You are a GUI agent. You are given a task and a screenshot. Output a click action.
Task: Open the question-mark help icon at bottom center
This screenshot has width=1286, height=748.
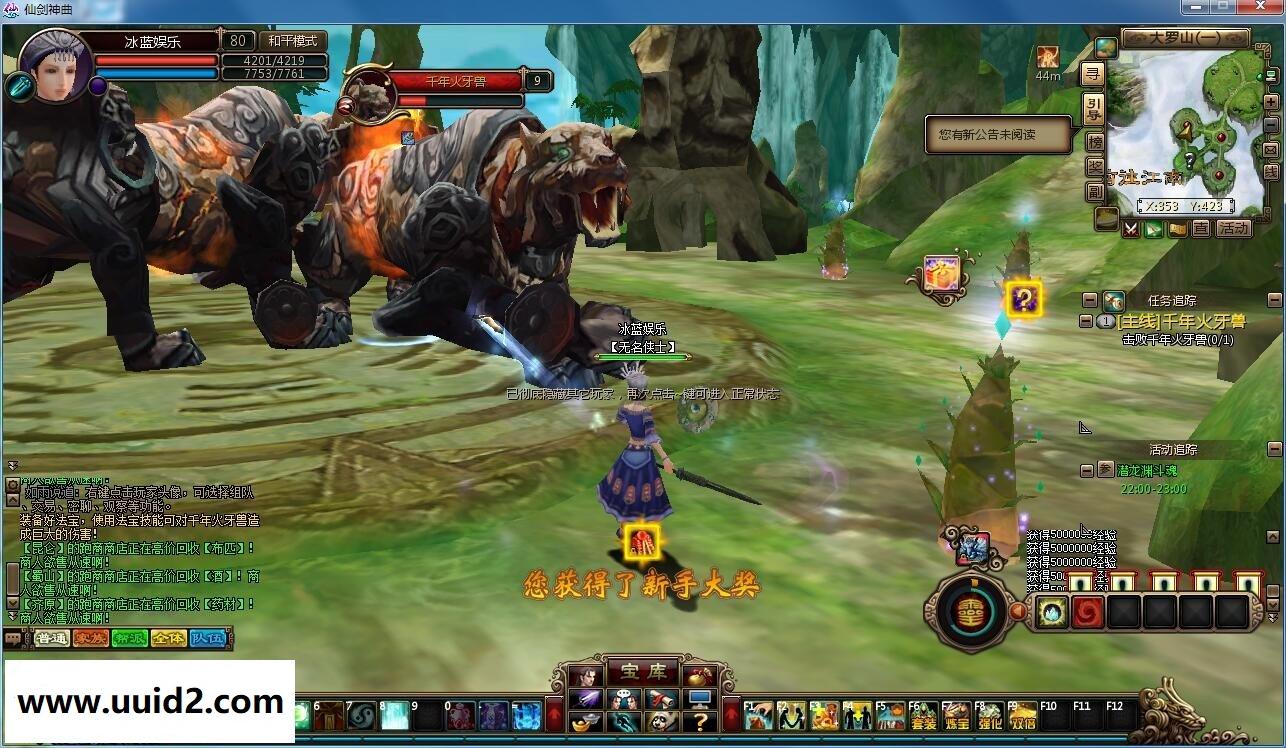[x=700, y=723]
